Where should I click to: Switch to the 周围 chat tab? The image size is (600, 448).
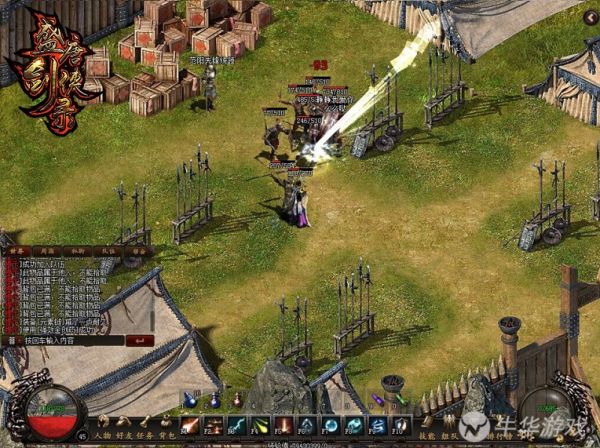[x=48, y=251]
